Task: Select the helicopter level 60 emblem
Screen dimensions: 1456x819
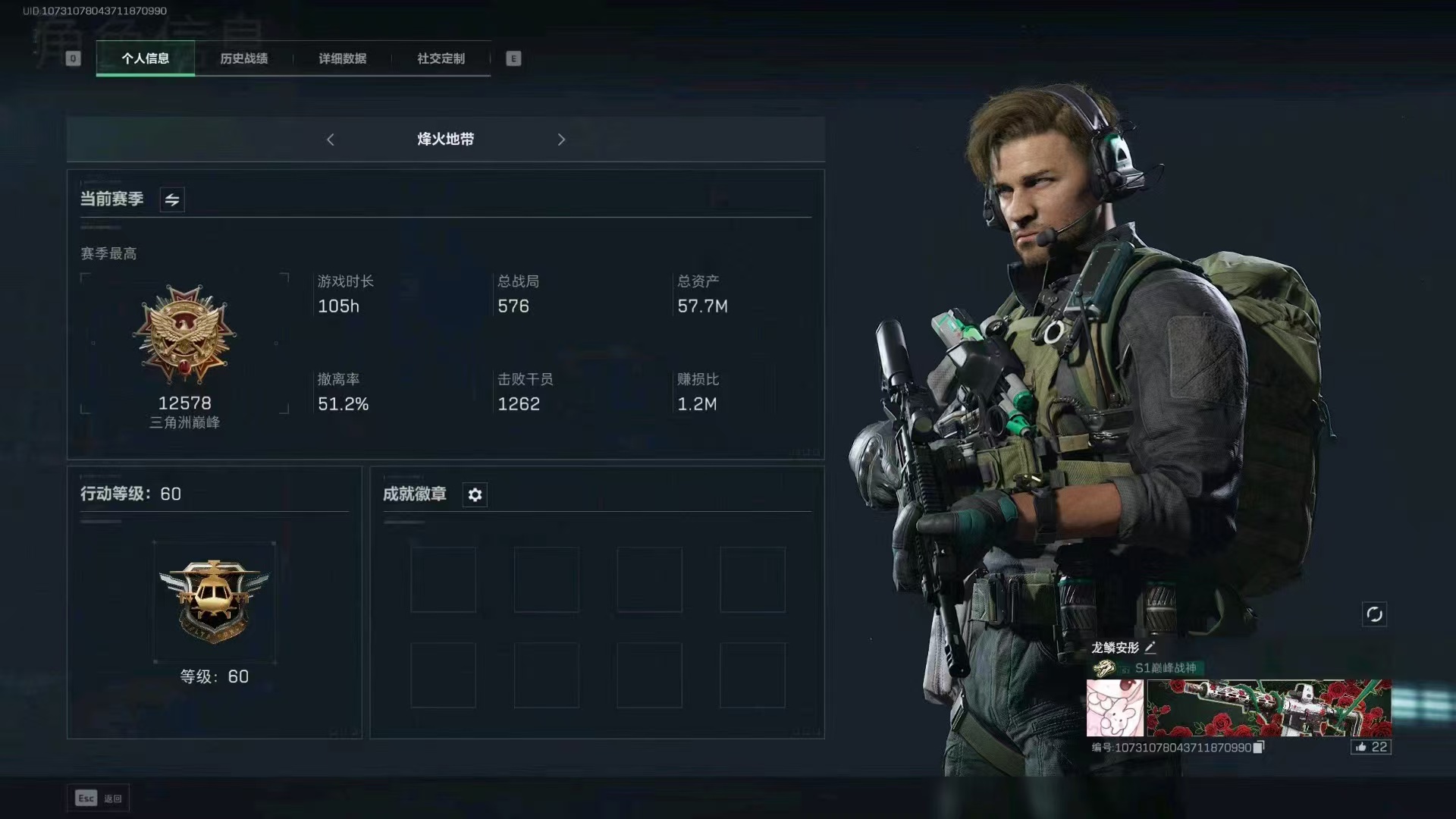Action: 214,601
